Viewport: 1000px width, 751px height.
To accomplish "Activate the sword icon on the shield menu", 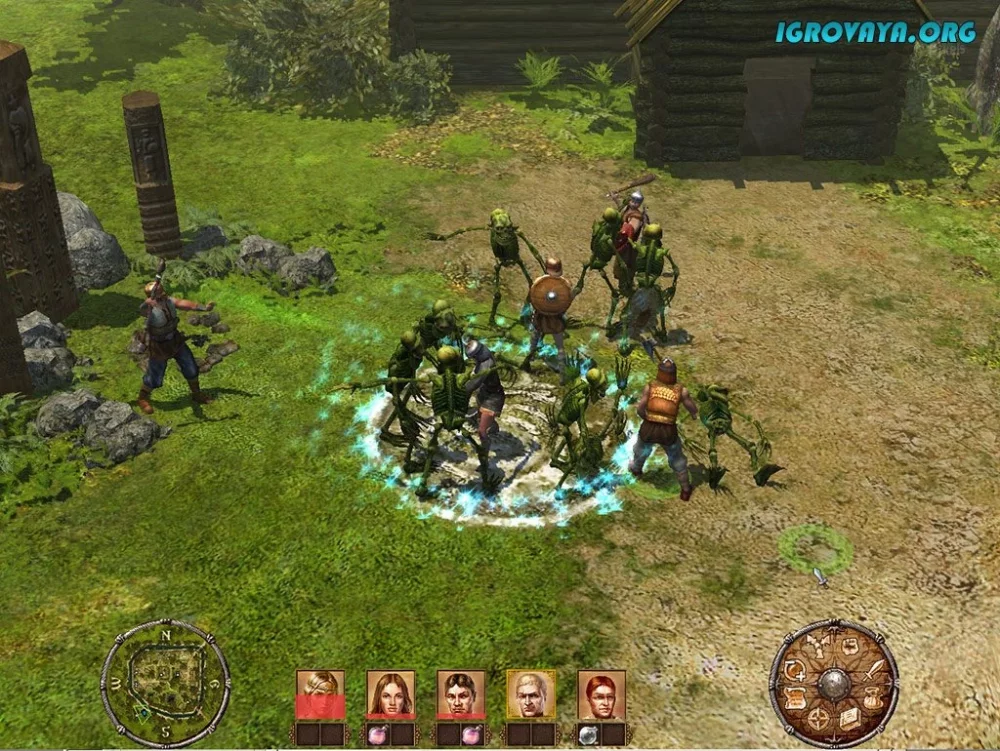I will [x=872, y=669].
